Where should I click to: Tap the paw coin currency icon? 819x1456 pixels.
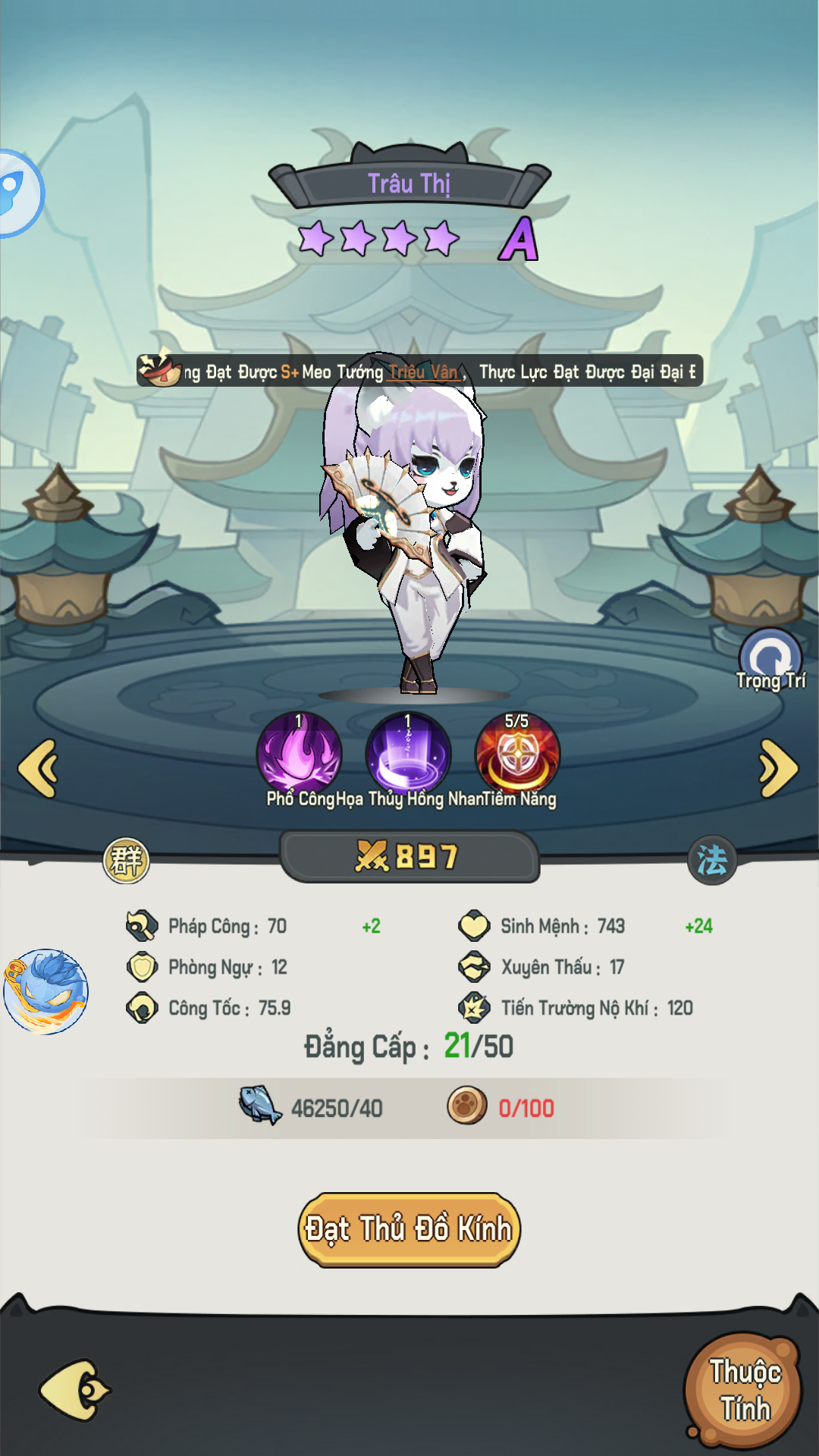(x=467, y=1106)
